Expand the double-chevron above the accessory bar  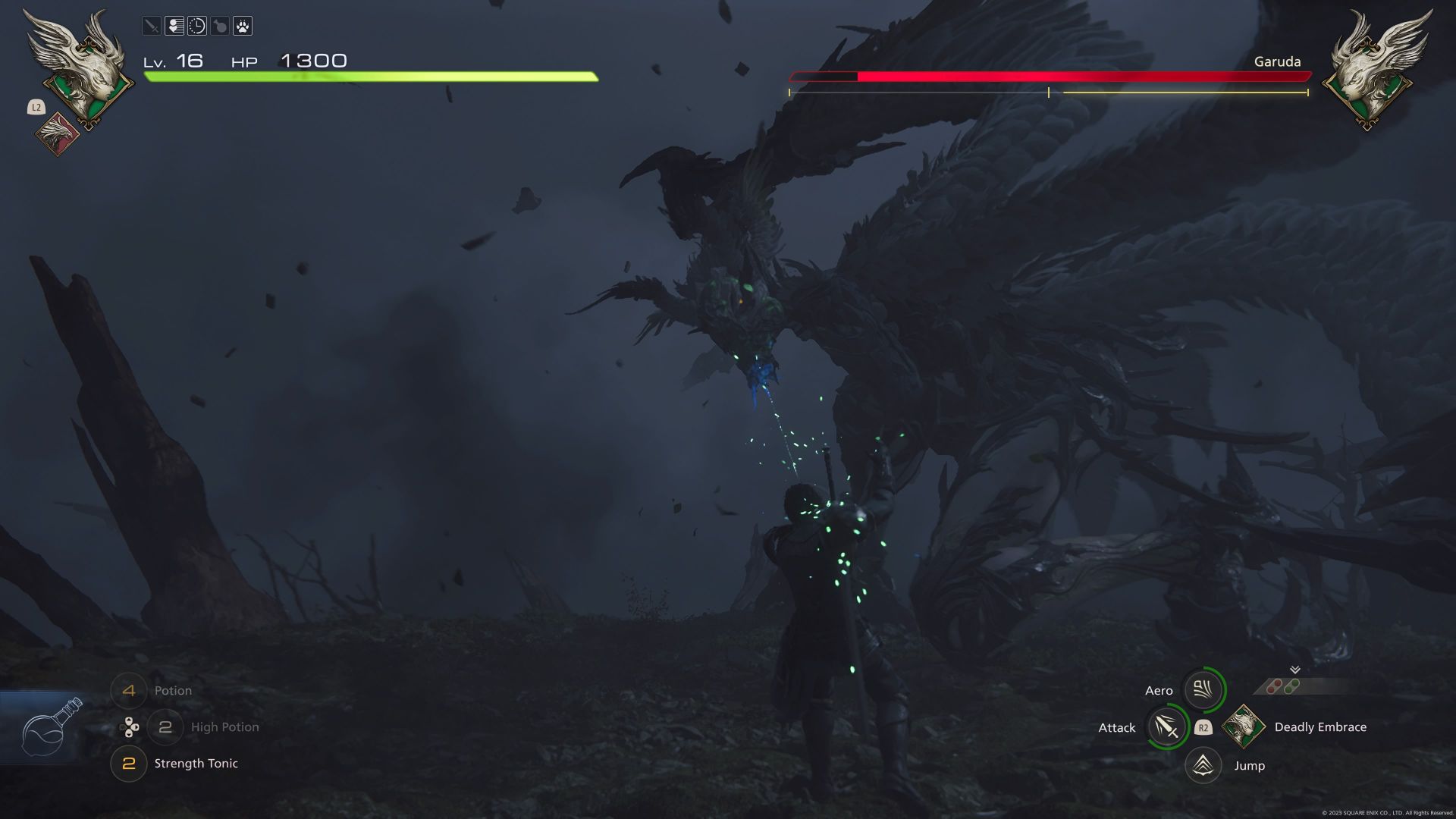1294,670
